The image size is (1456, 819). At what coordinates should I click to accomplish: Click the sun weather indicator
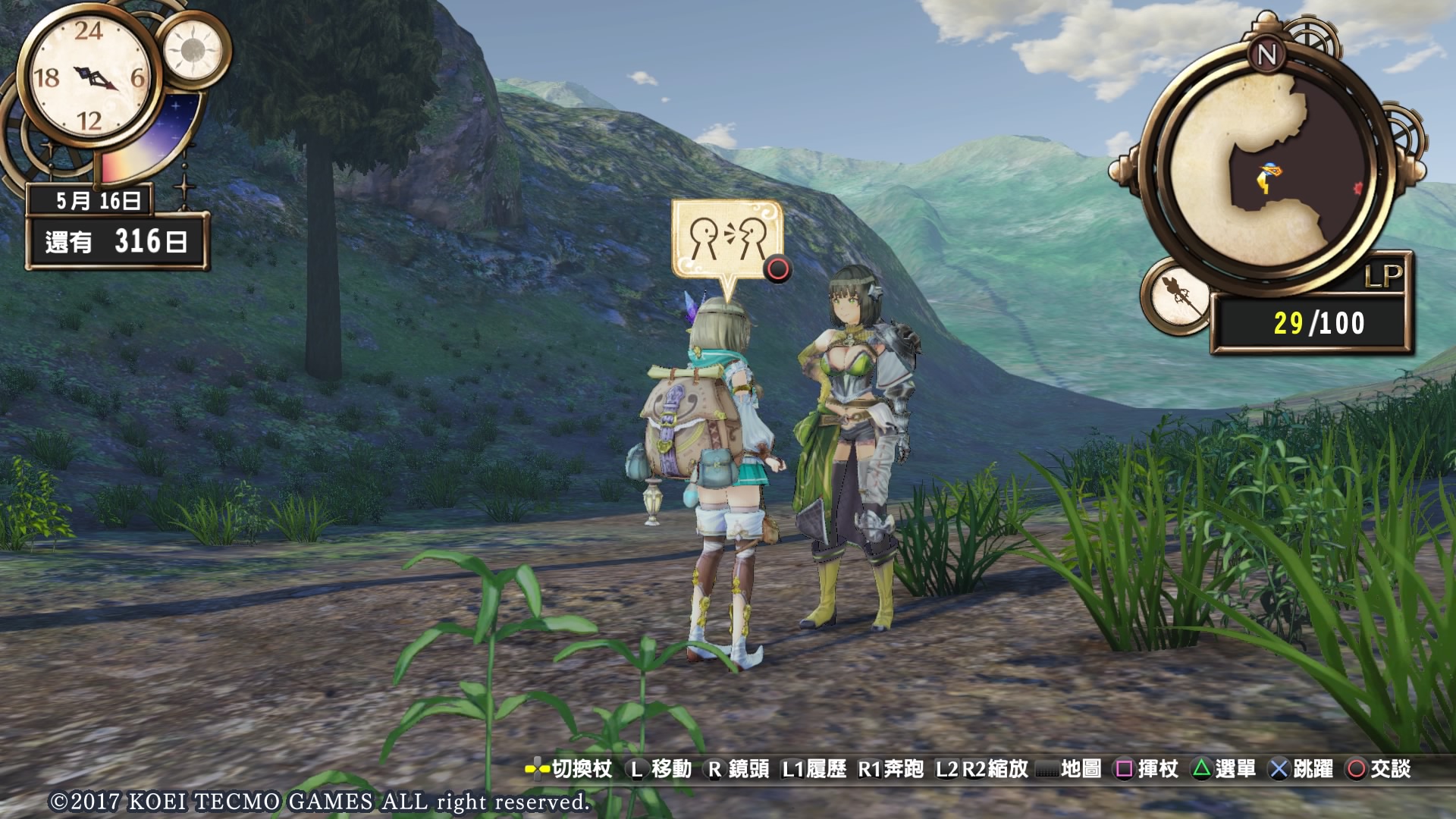pyautogui.click(x=193, y=50)
